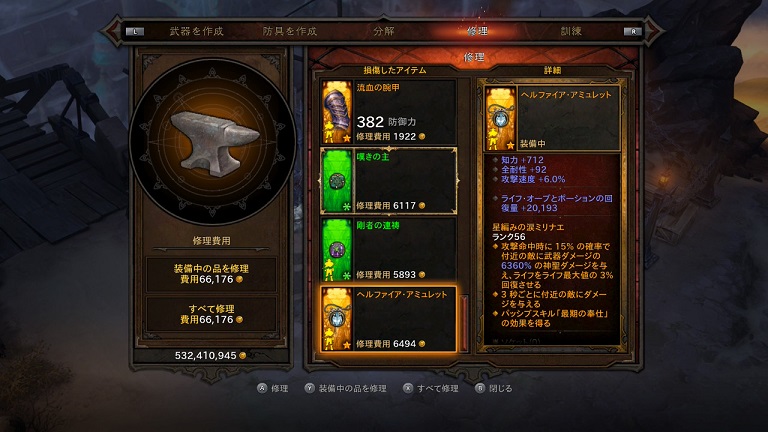Select the 嘆きの主 damaged item row

[388, 180]
